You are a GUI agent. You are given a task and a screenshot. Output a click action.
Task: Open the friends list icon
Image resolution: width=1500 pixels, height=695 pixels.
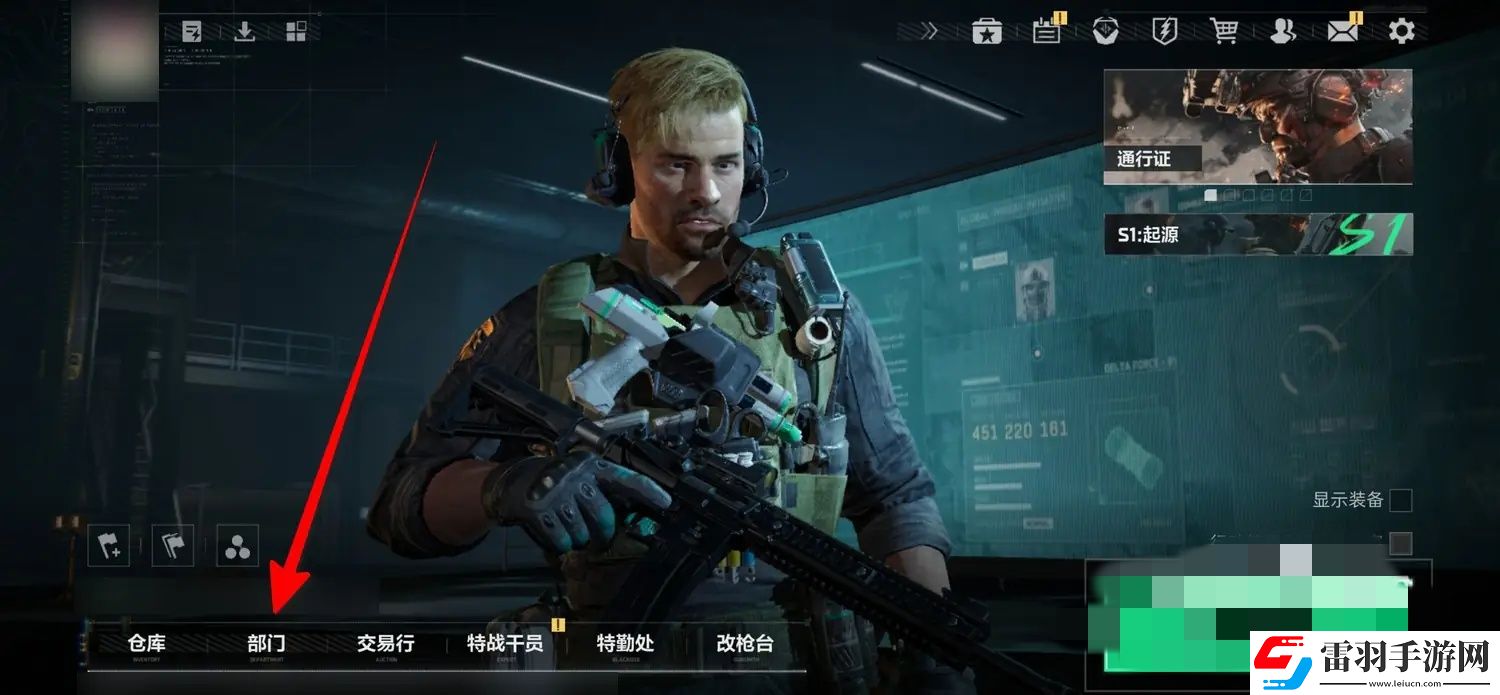point(1283,31)
